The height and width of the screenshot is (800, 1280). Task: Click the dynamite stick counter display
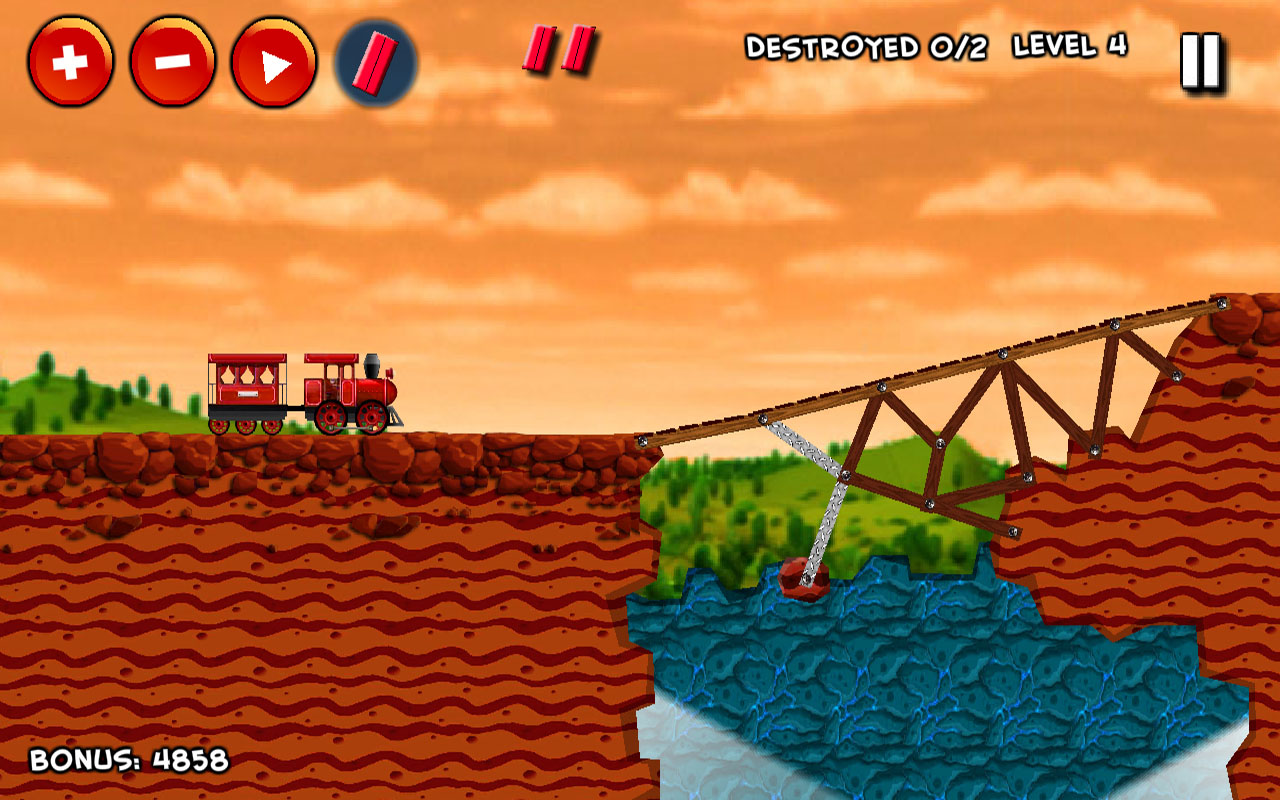(557, 48)
